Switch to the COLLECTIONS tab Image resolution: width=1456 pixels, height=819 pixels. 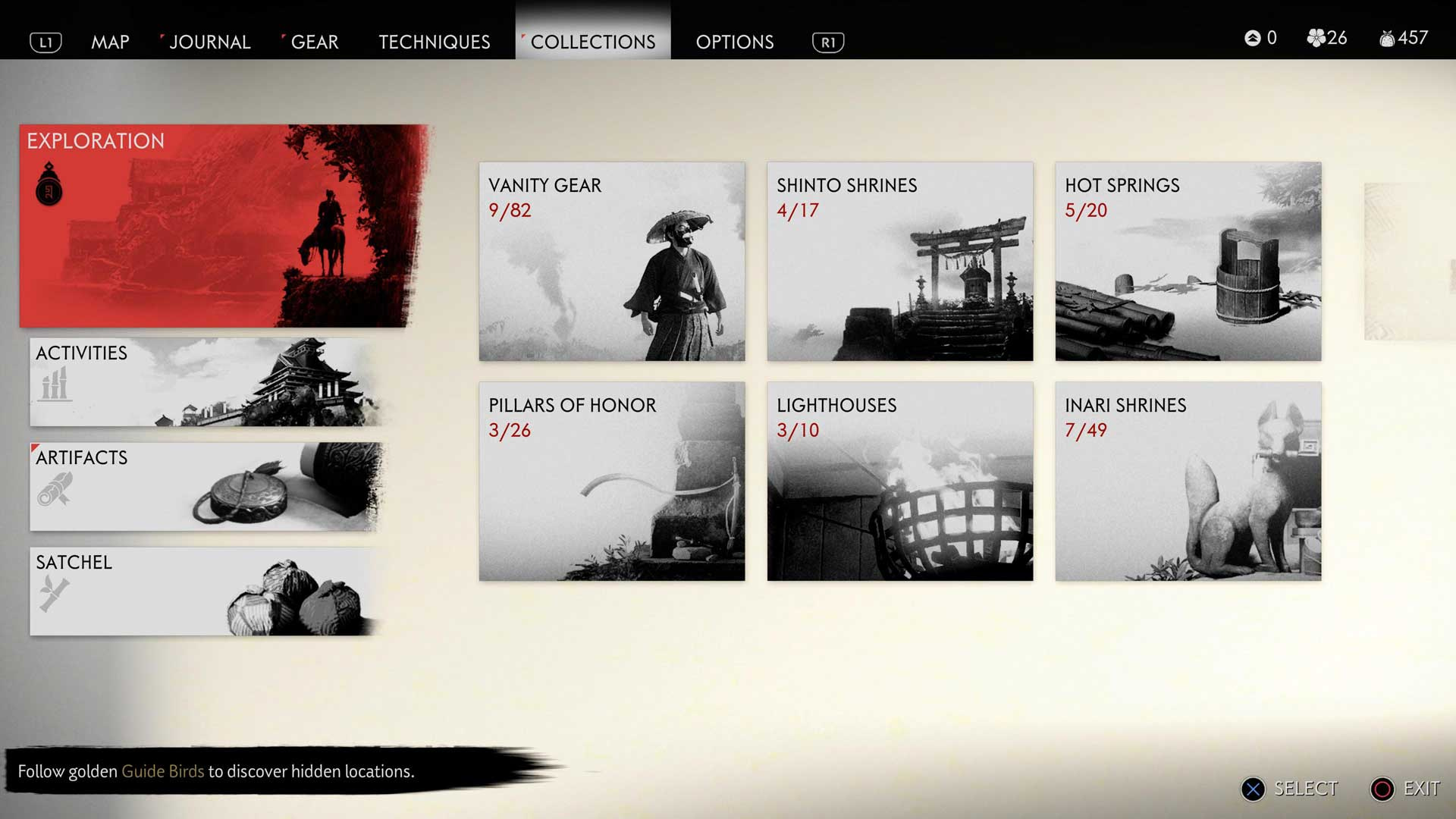click(x=593, y=42)
